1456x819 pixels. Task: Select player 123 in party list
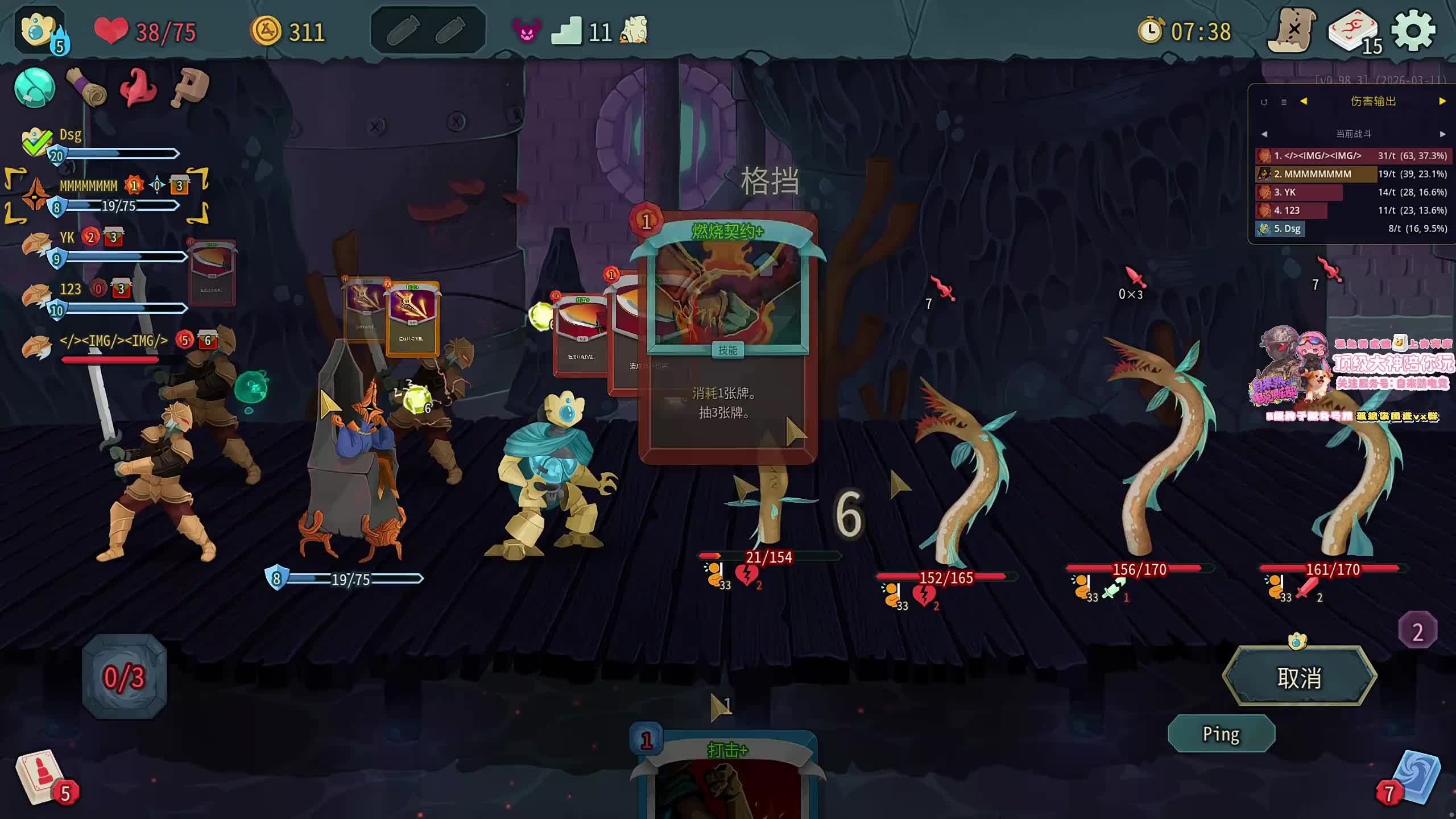71,289
